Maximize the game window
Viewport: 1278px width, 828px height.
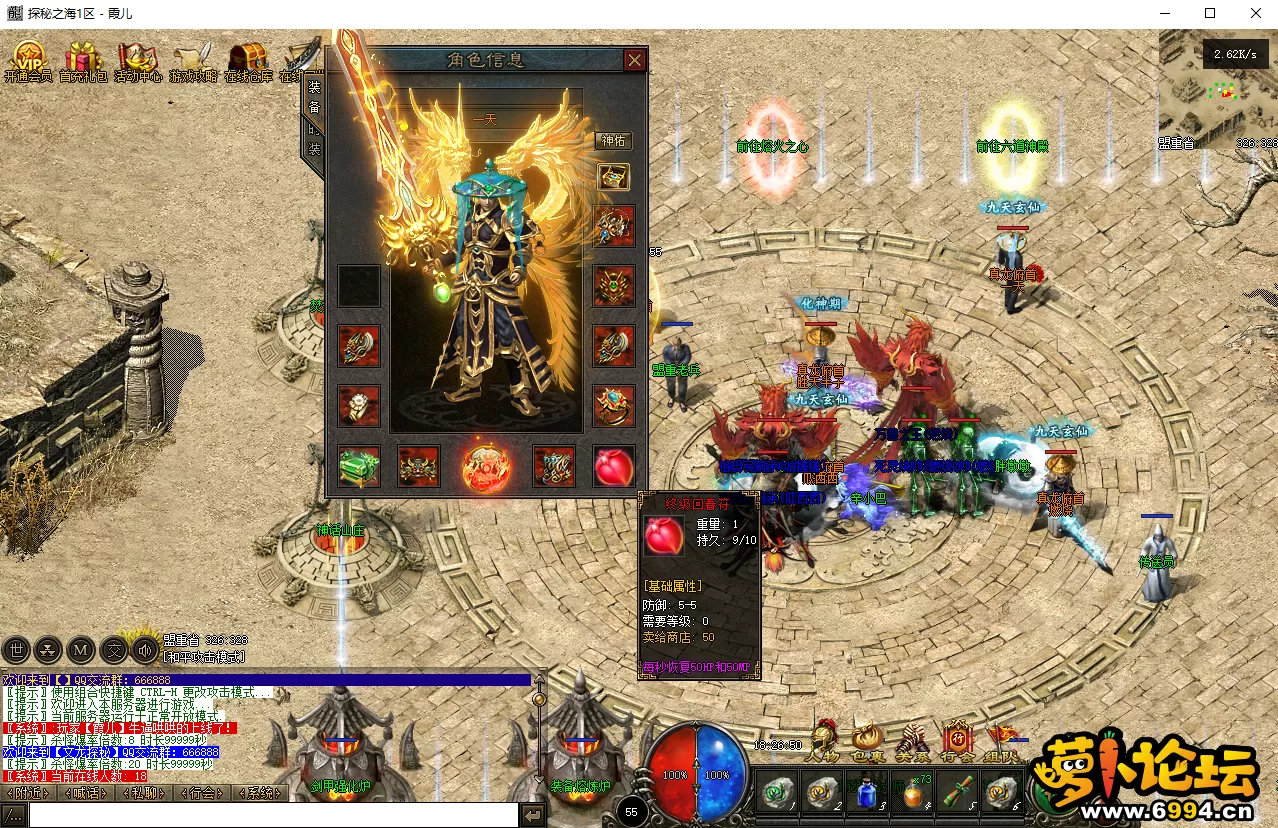1210,13
